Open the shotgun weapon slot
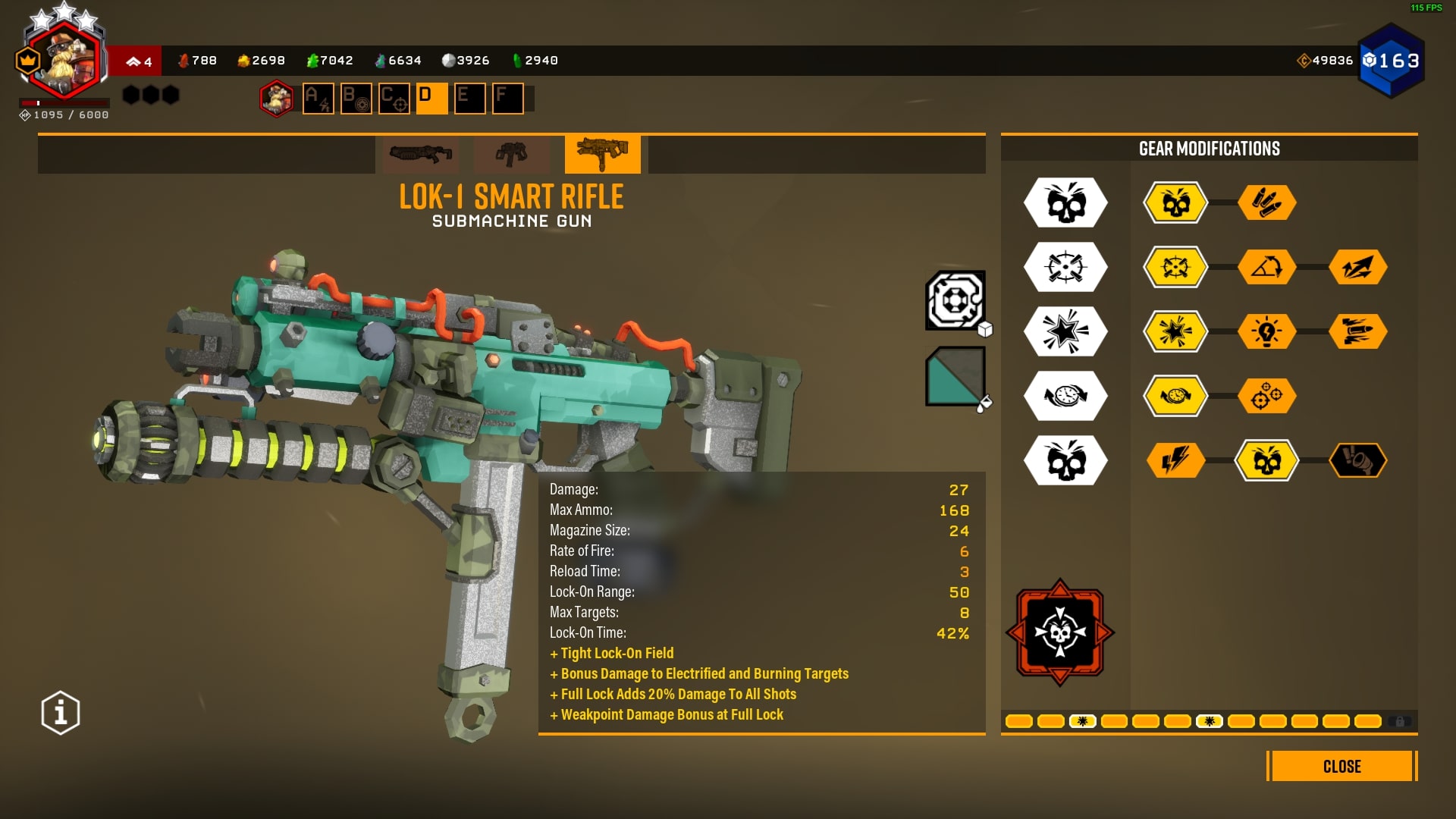The width and height of the screenshot is (1456, 819). tap(422, 153)
